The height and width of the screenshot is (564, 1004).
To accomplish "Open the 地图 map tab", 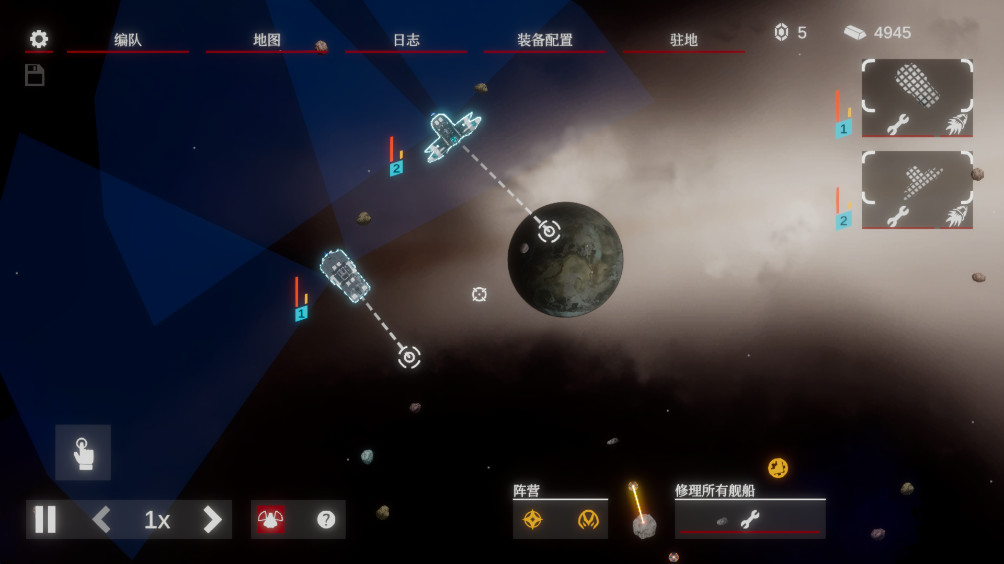I will 266,40.
